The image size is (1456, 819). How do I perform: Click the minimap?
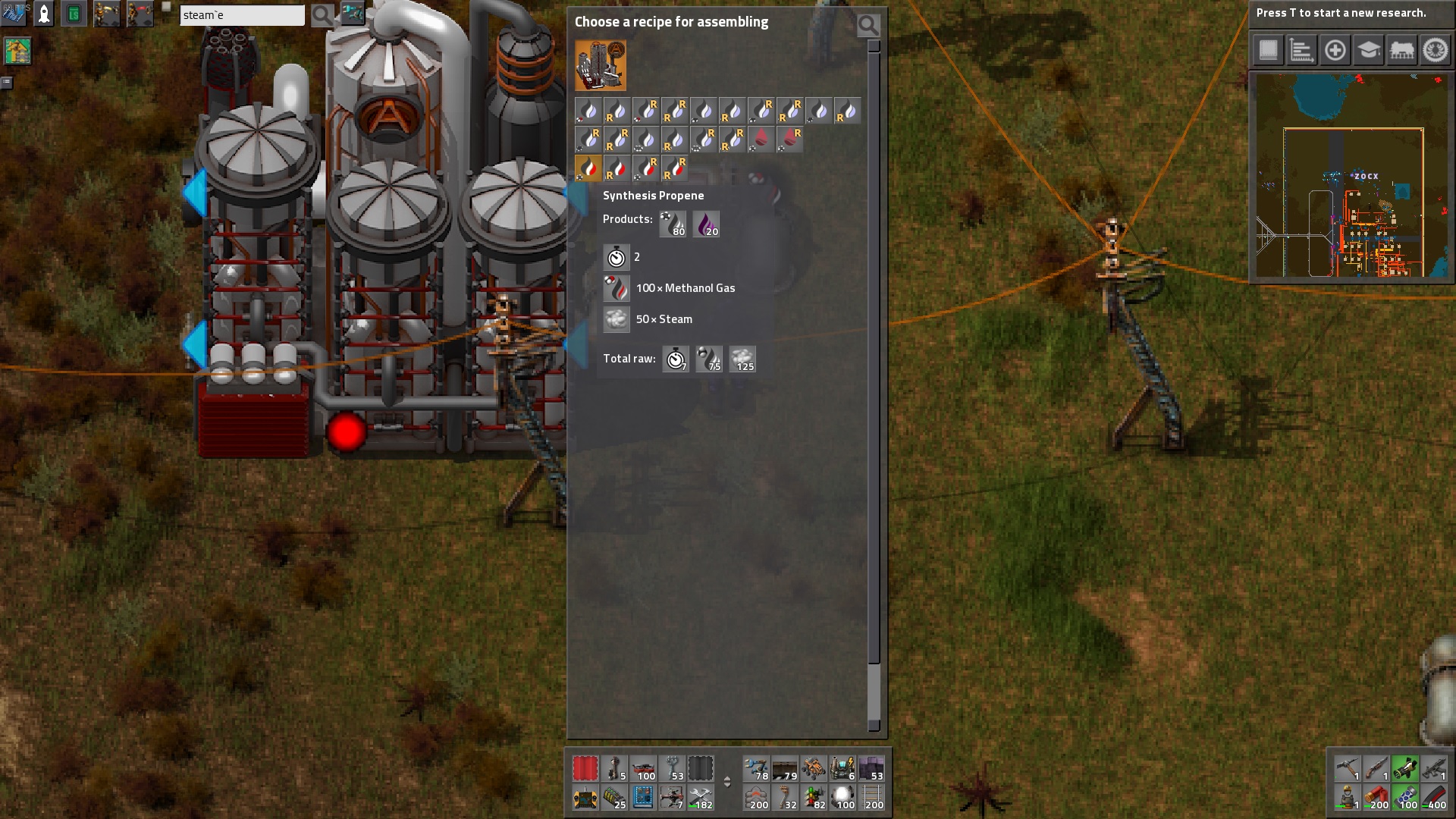pyautogui.click(x=1352, y=176)
